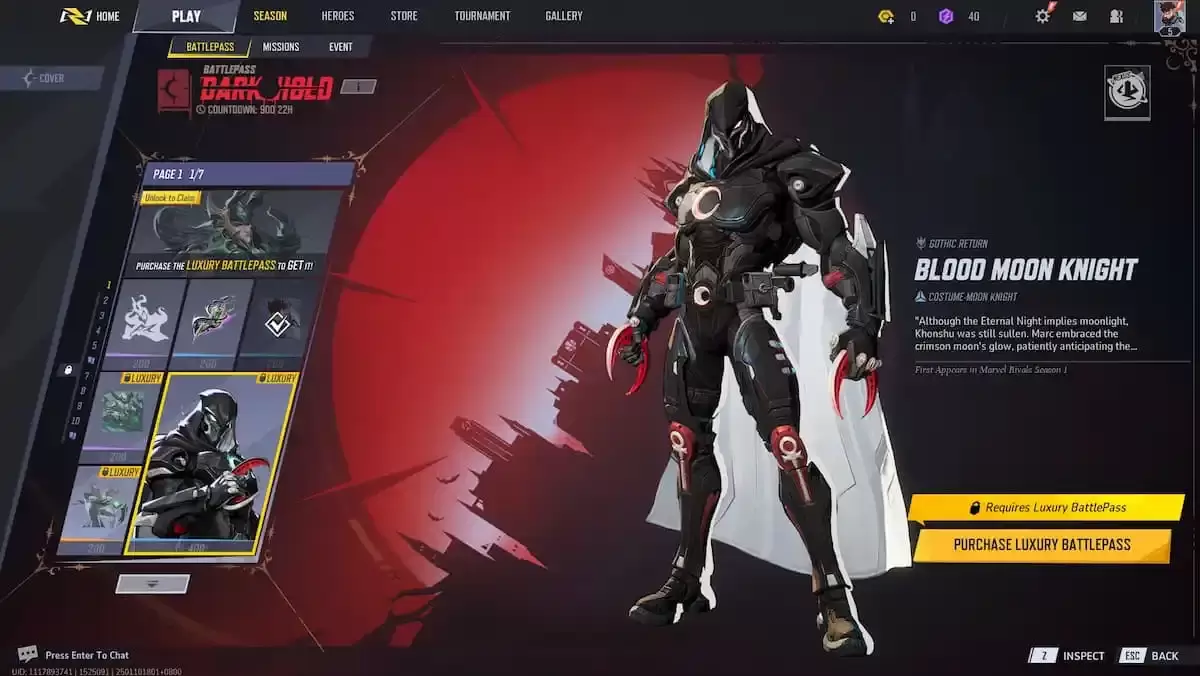
Task: Open the Heroes menu
Action: click(x=338, y=16)
